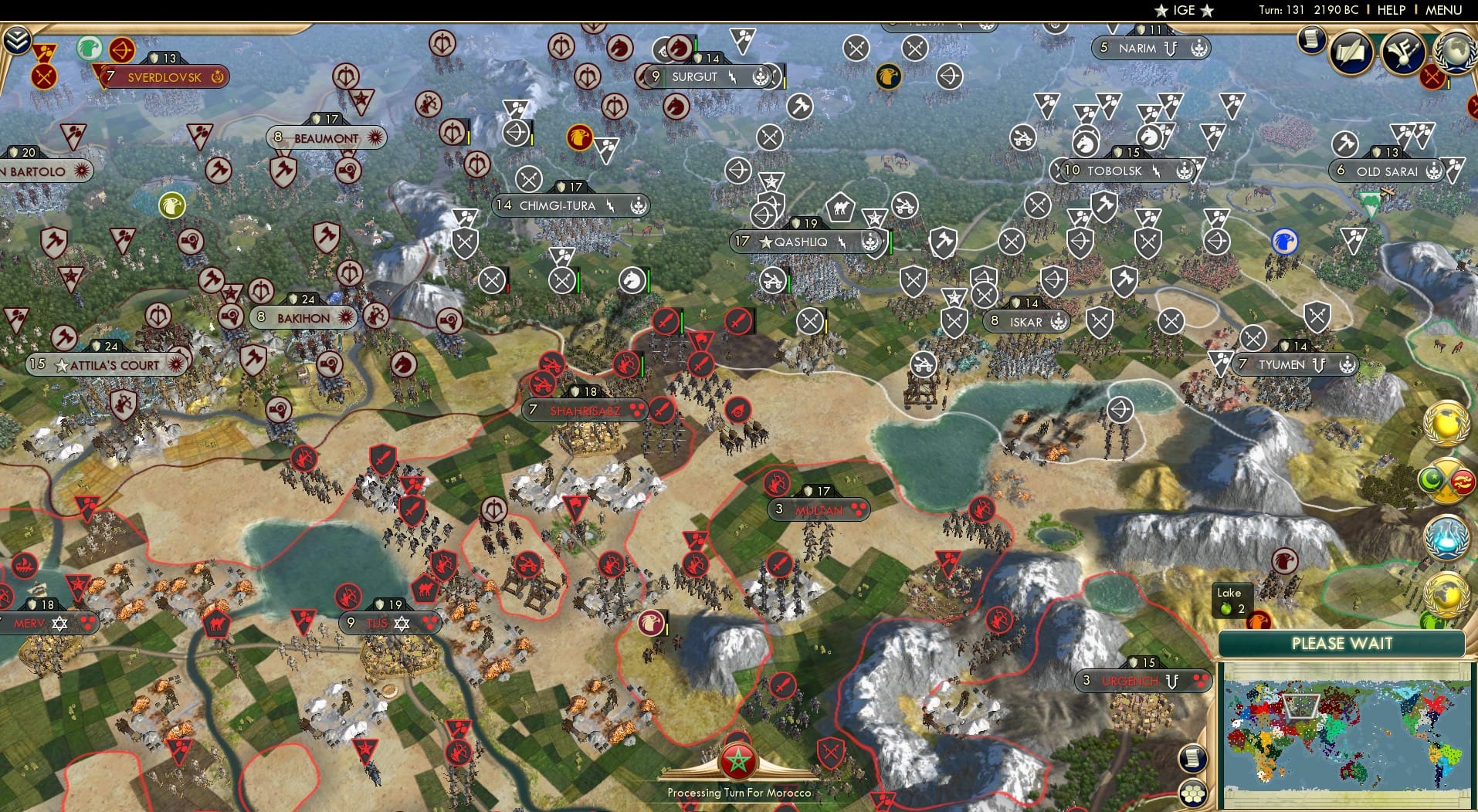This screenshot has height=812, width=1478.
Task: Open the Civilopedia quill-and-scroll icon
Action: (x=1350, y=52)
